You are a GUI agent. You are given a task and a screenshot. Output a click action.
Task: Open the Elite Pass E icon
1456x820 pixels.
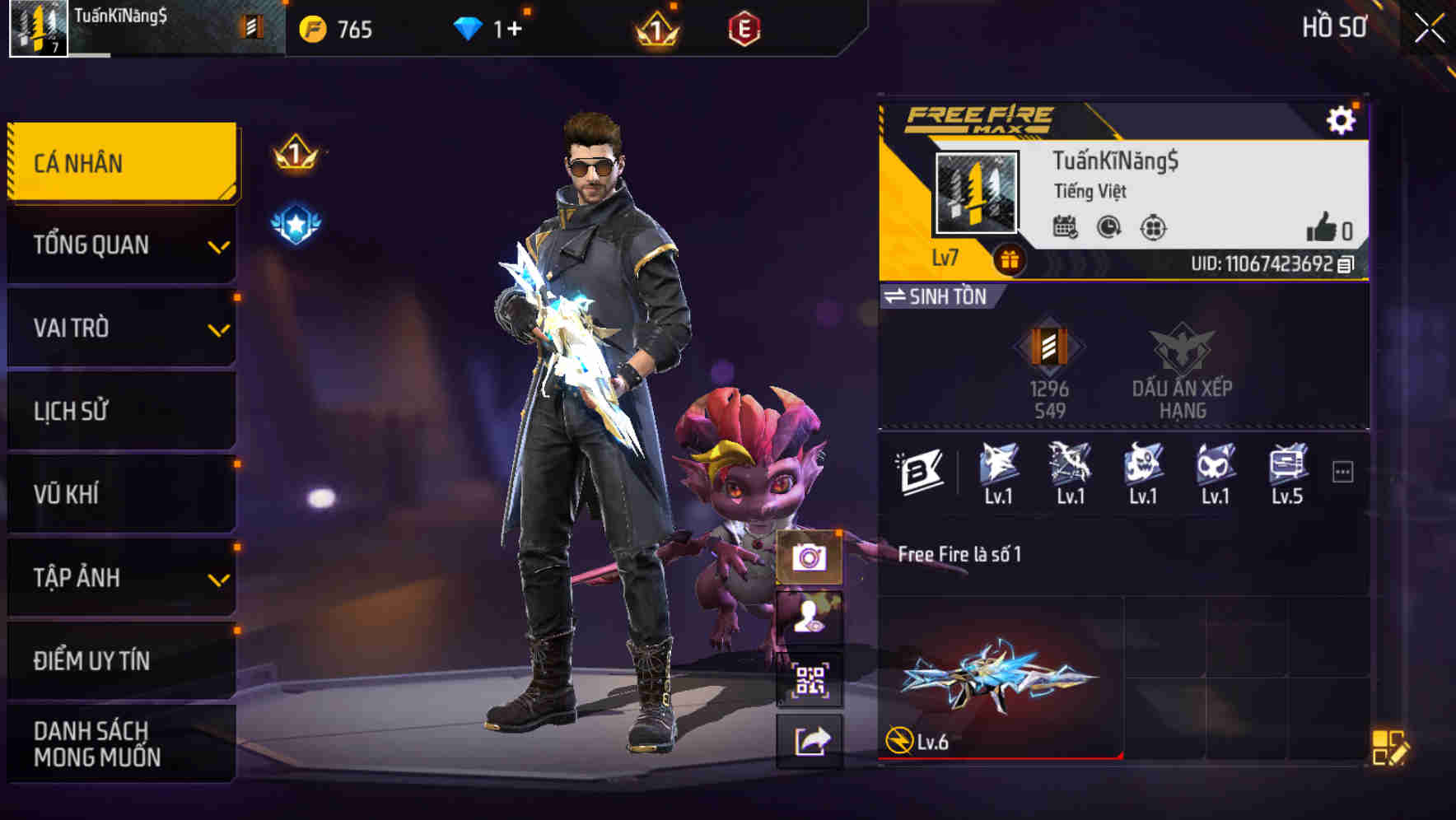745,30
